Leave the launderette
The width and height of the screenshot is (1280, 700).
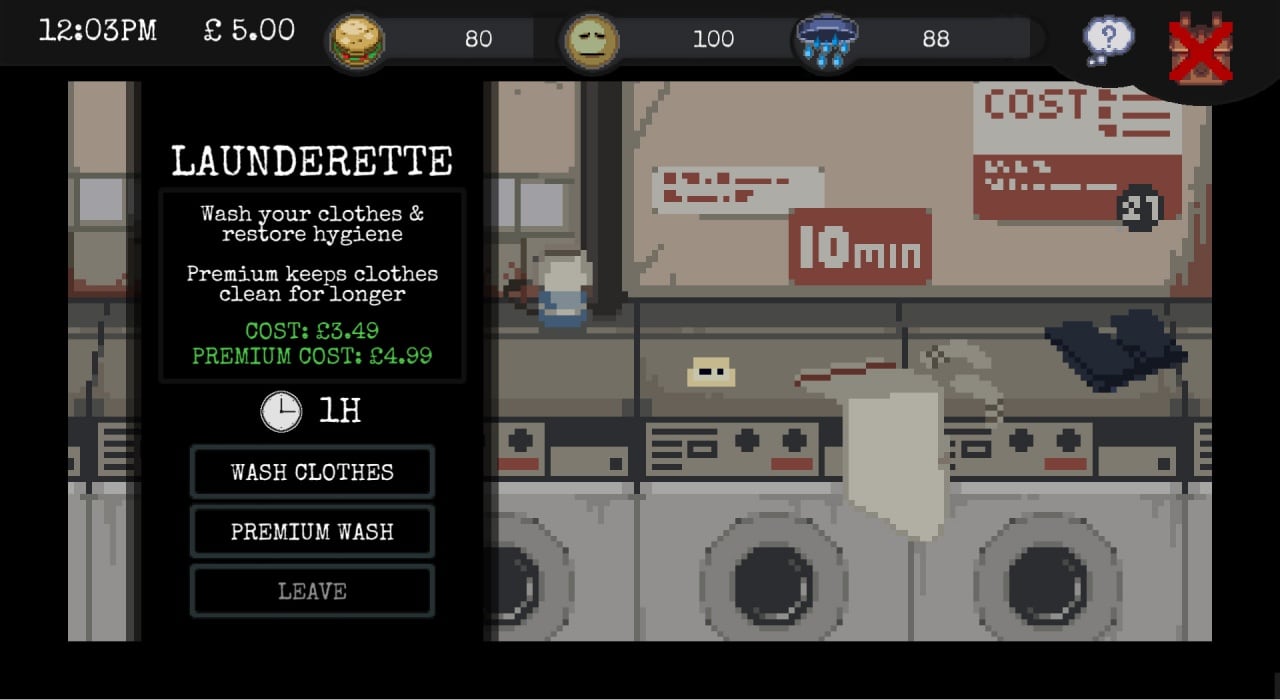pyautogui.click(x=312, y=592)
